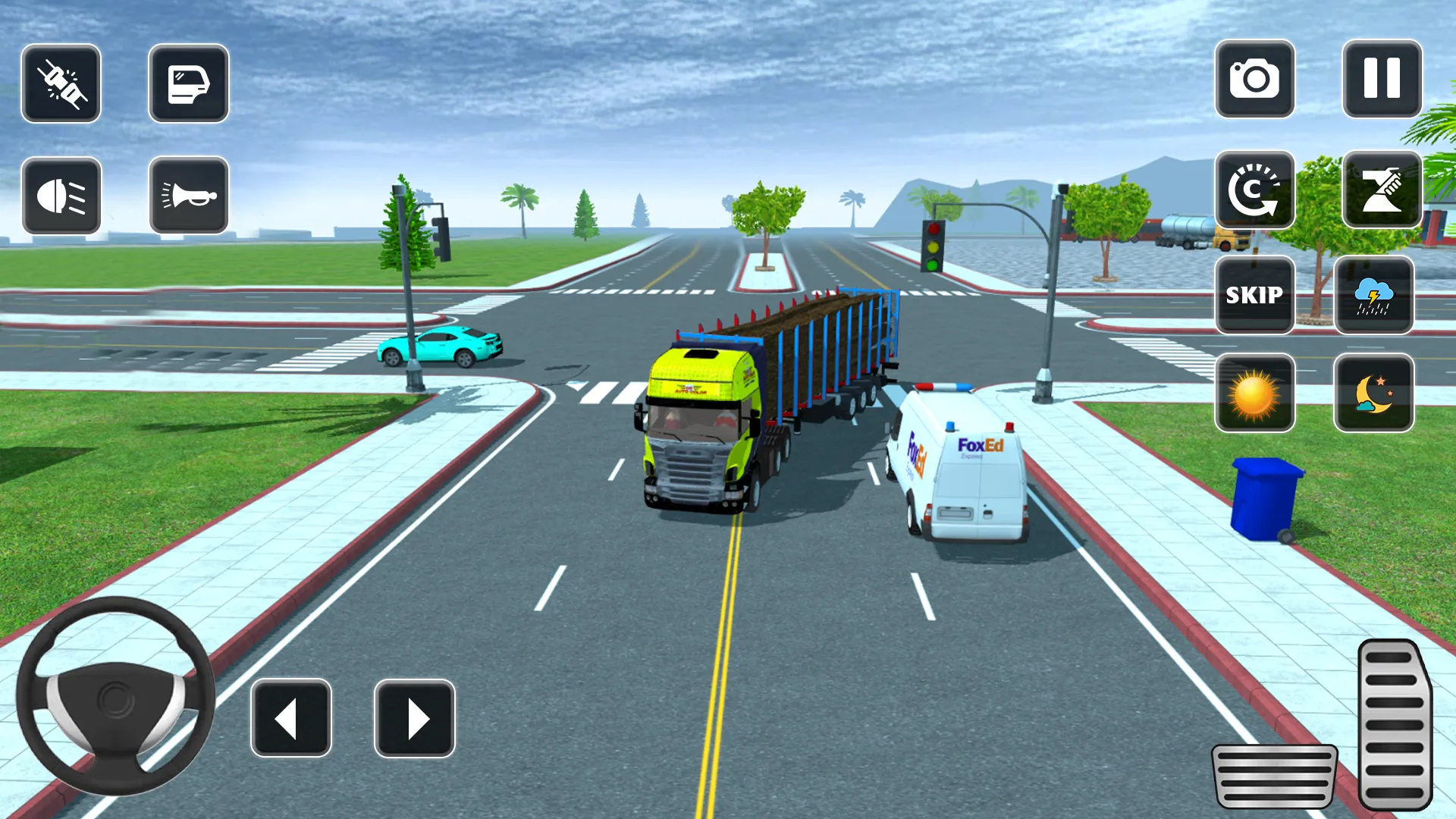Screen dimensions: 1456x819
Task: Enable day mode with the sun icon
Action: click(1254, 393)
